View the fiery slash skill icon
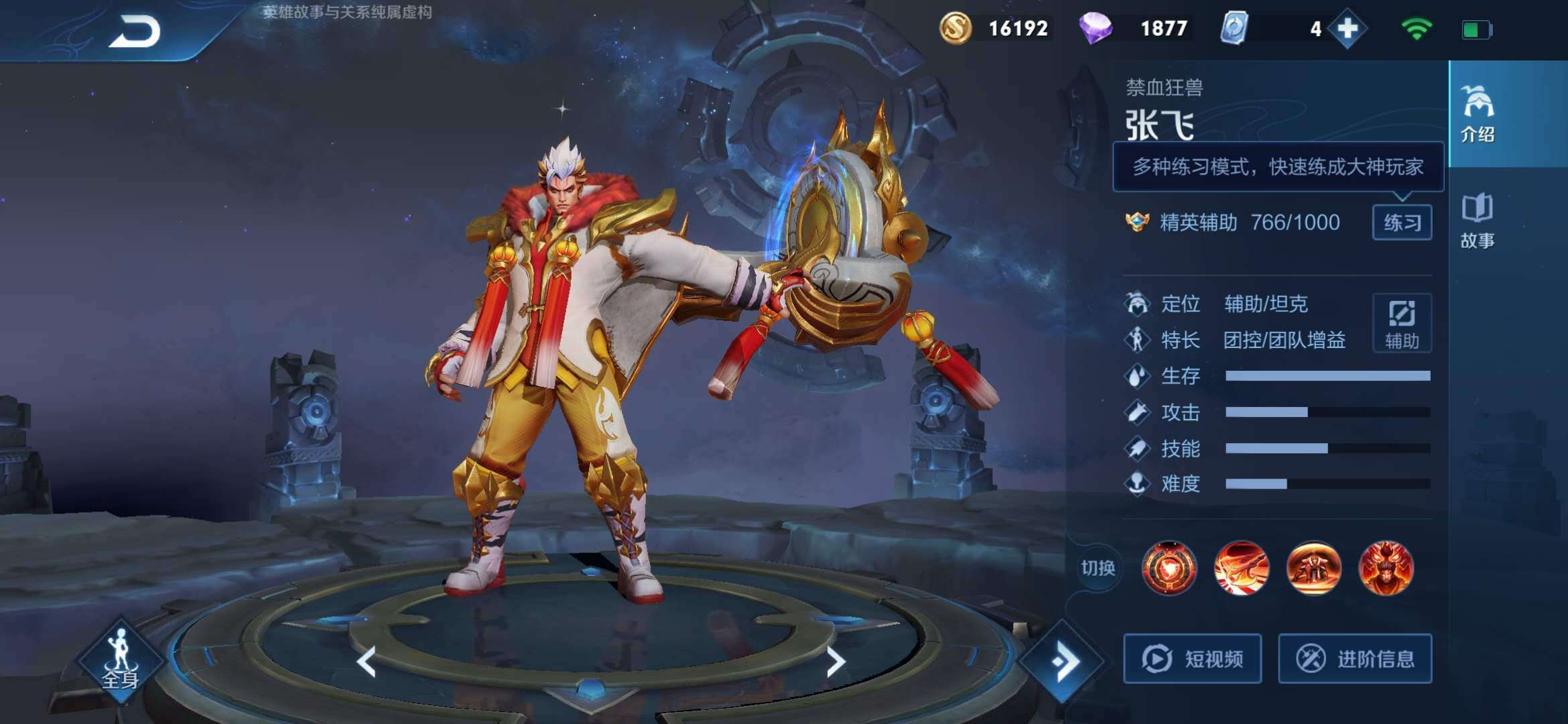Screen dimensions: 1568x724 click(x=1242, y=568)
